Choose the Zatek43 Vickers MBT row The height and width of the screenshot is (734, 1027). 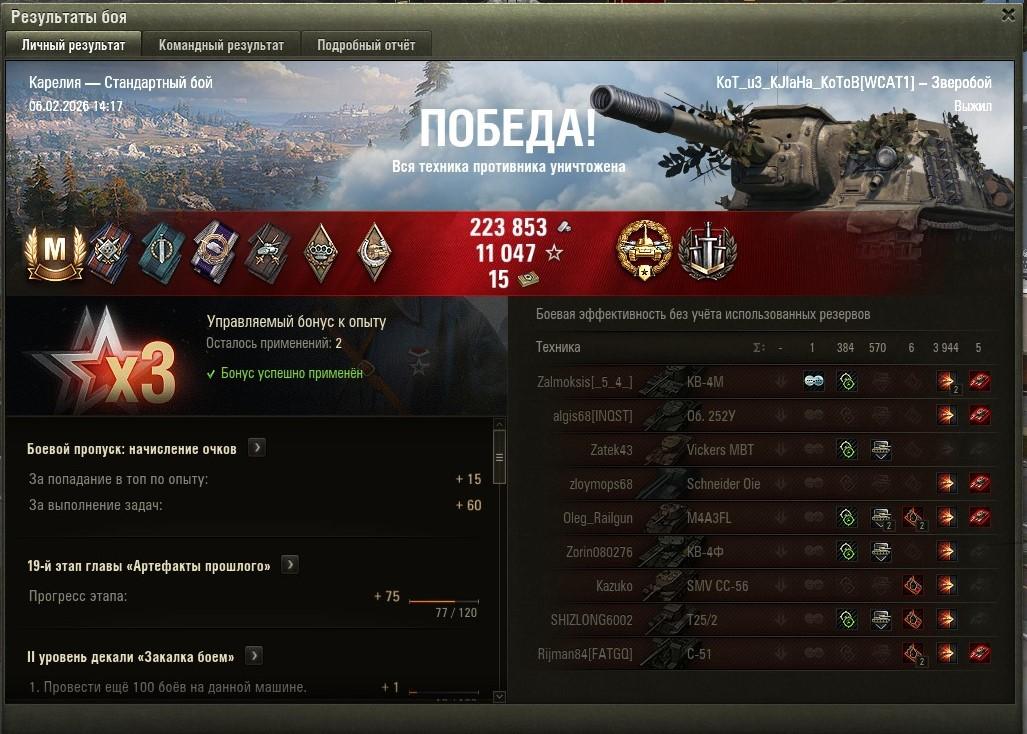(700, 450)
